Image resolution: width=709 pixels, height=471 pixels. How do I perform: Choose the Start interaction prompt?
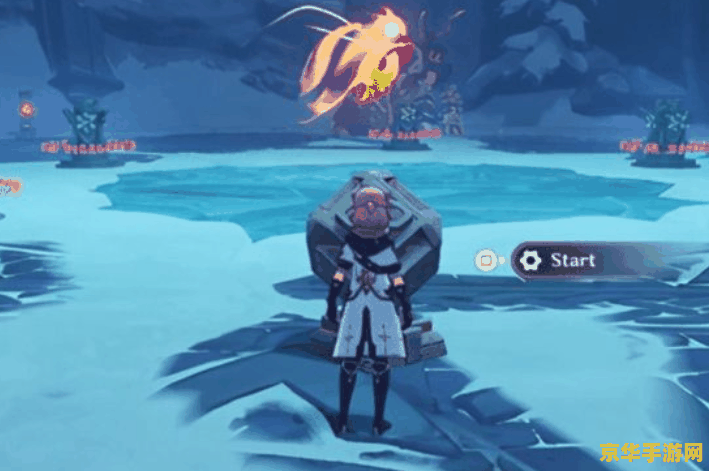[x=573, y=261]
